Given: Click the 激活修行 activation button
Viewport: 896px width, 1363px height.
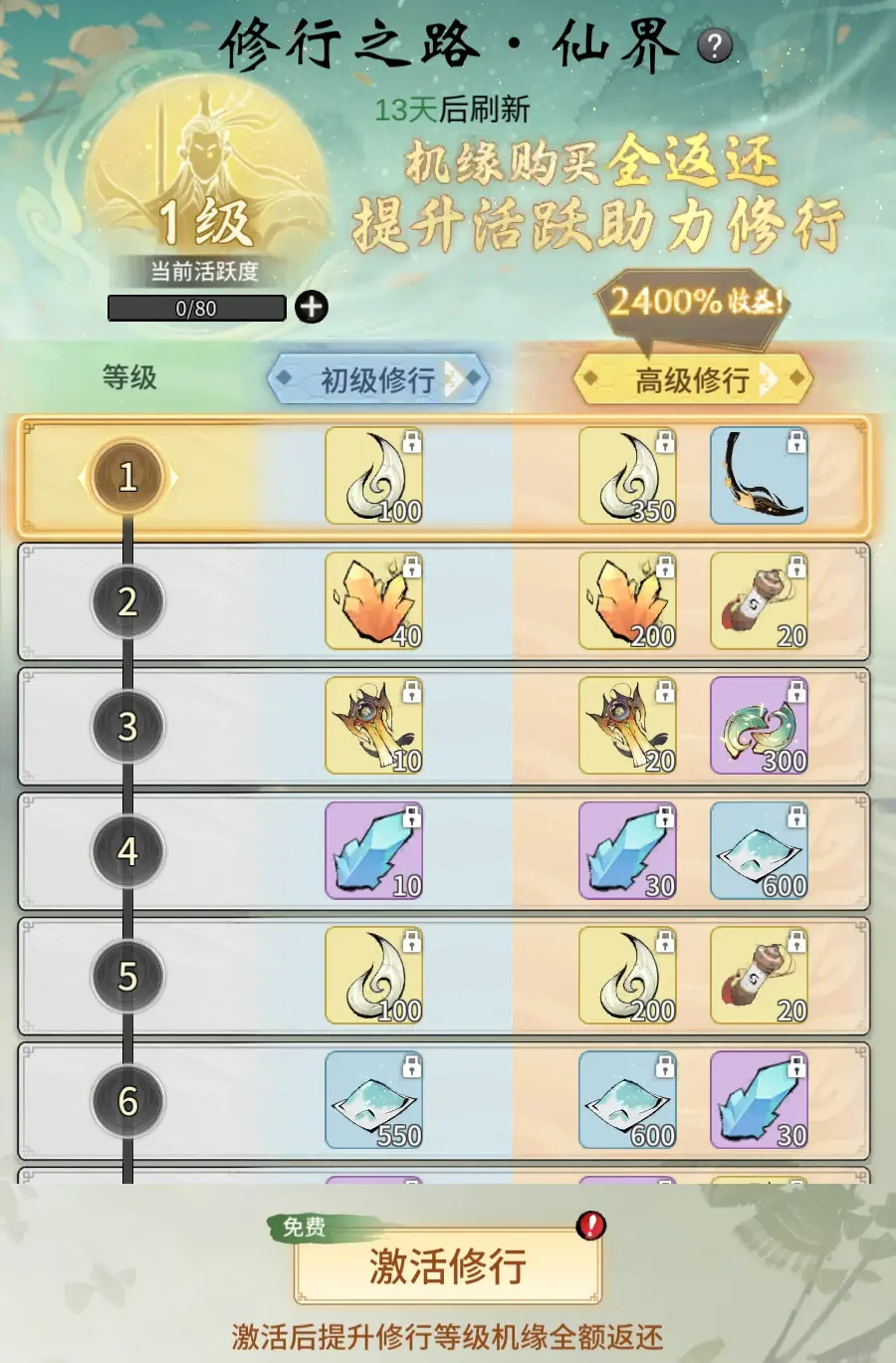Looking at the screenshot, I should pyautogui.click(x=447, y=1266).
